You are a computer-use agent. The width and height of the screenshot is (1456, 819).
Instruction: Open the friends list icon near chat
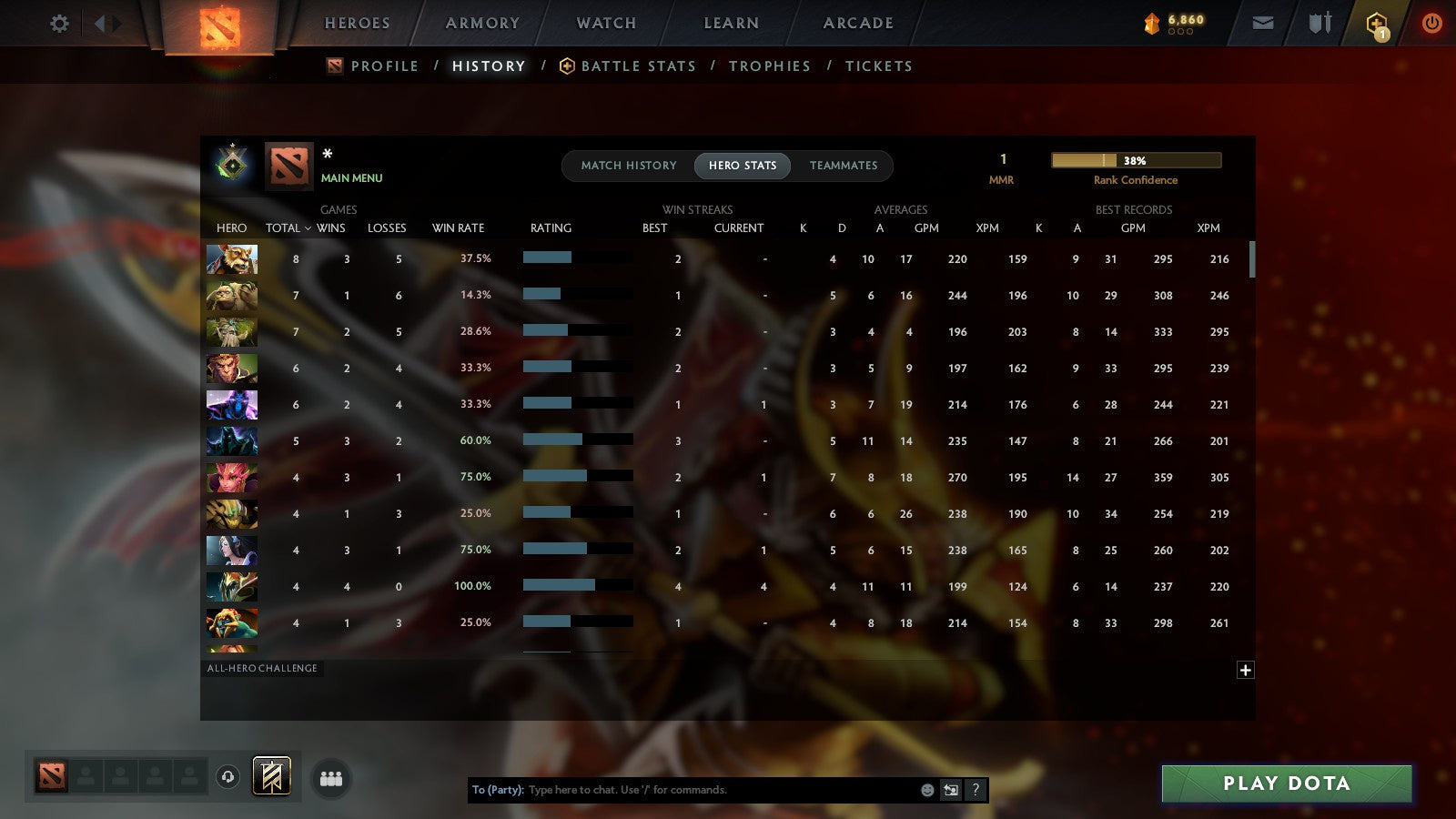332,777
